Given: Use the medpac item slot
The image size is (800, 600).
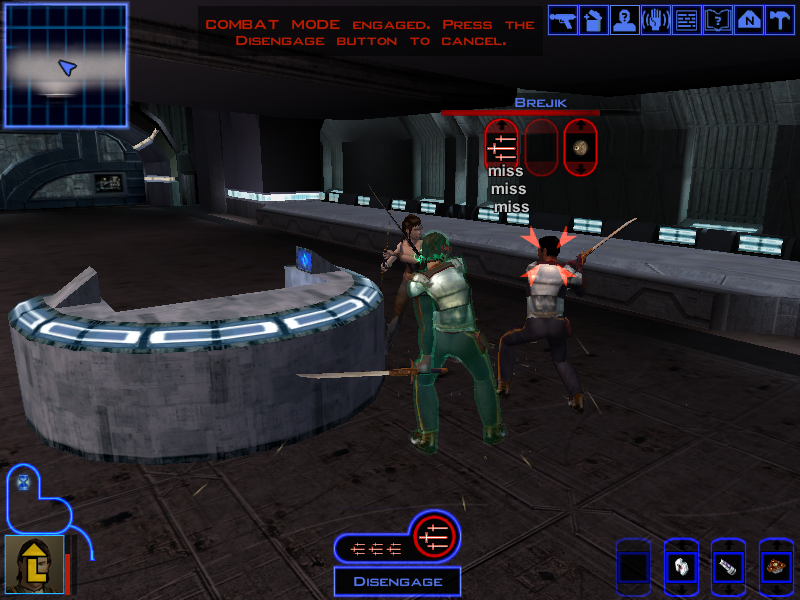Looking at the screenshot, I should click(680, 567).
